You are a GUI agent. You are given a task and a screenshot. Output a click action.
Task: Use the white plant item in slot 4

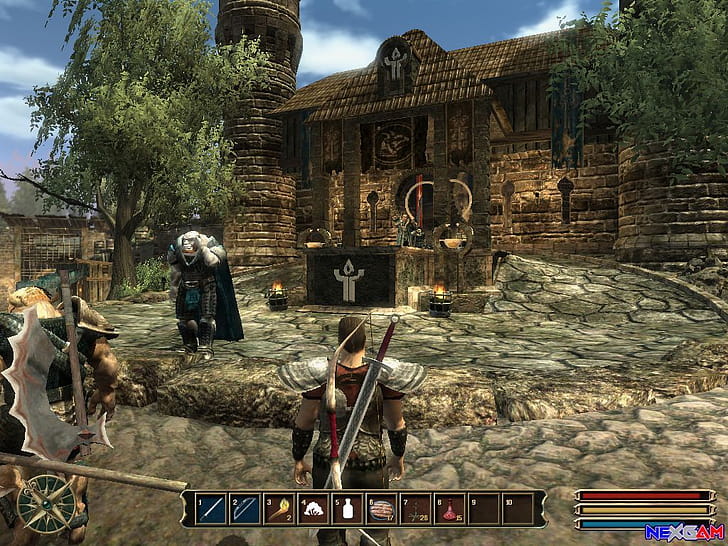point(311,509)
